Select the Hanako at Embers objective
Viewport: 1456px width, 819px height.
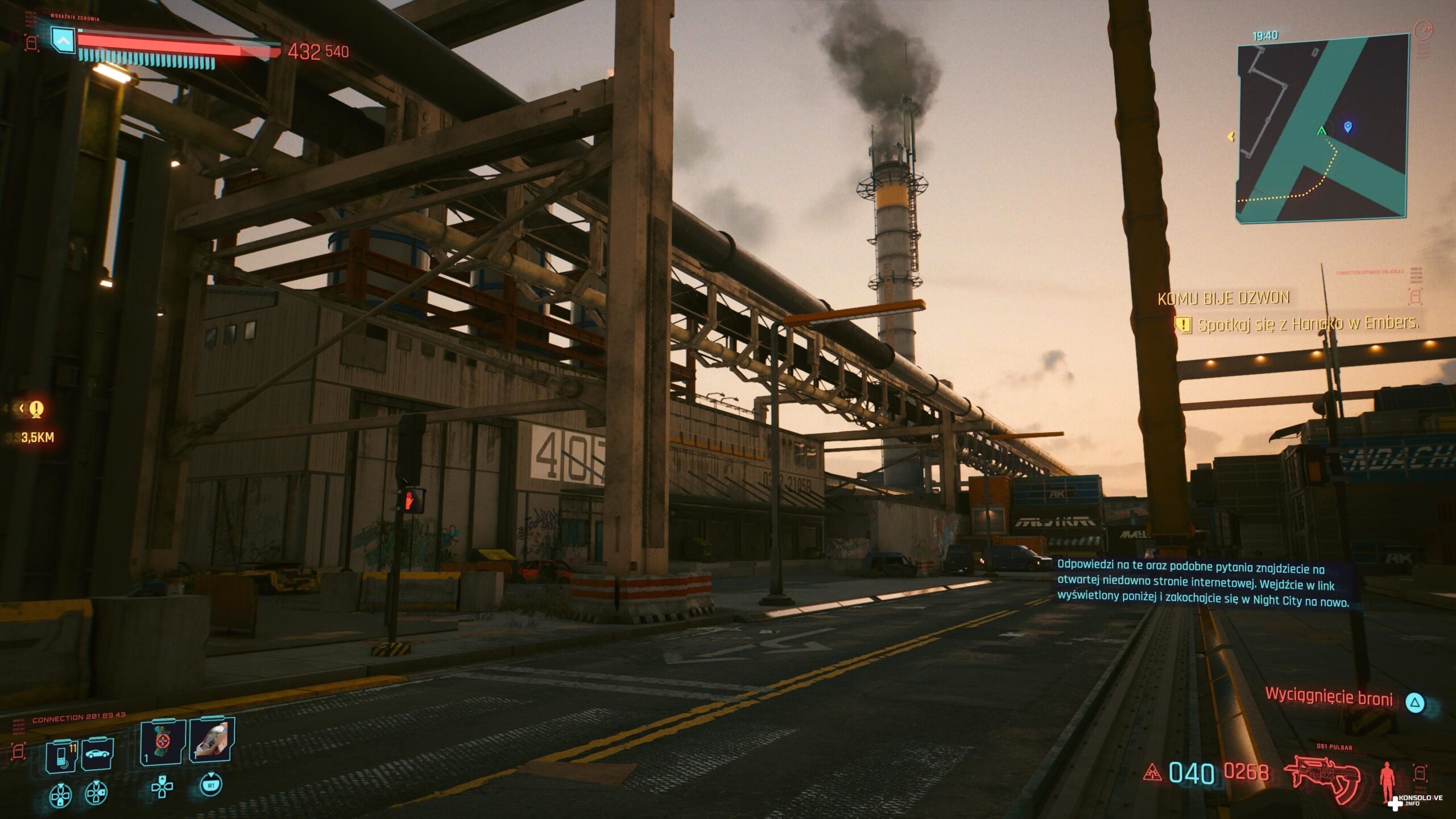[1308, 324]
